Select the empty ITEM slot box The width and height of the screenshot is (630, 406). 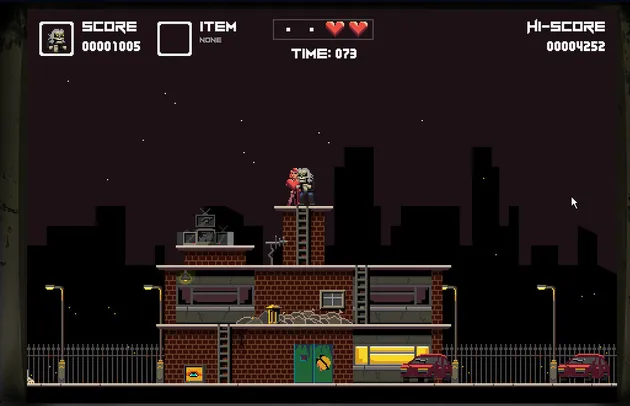174,38
